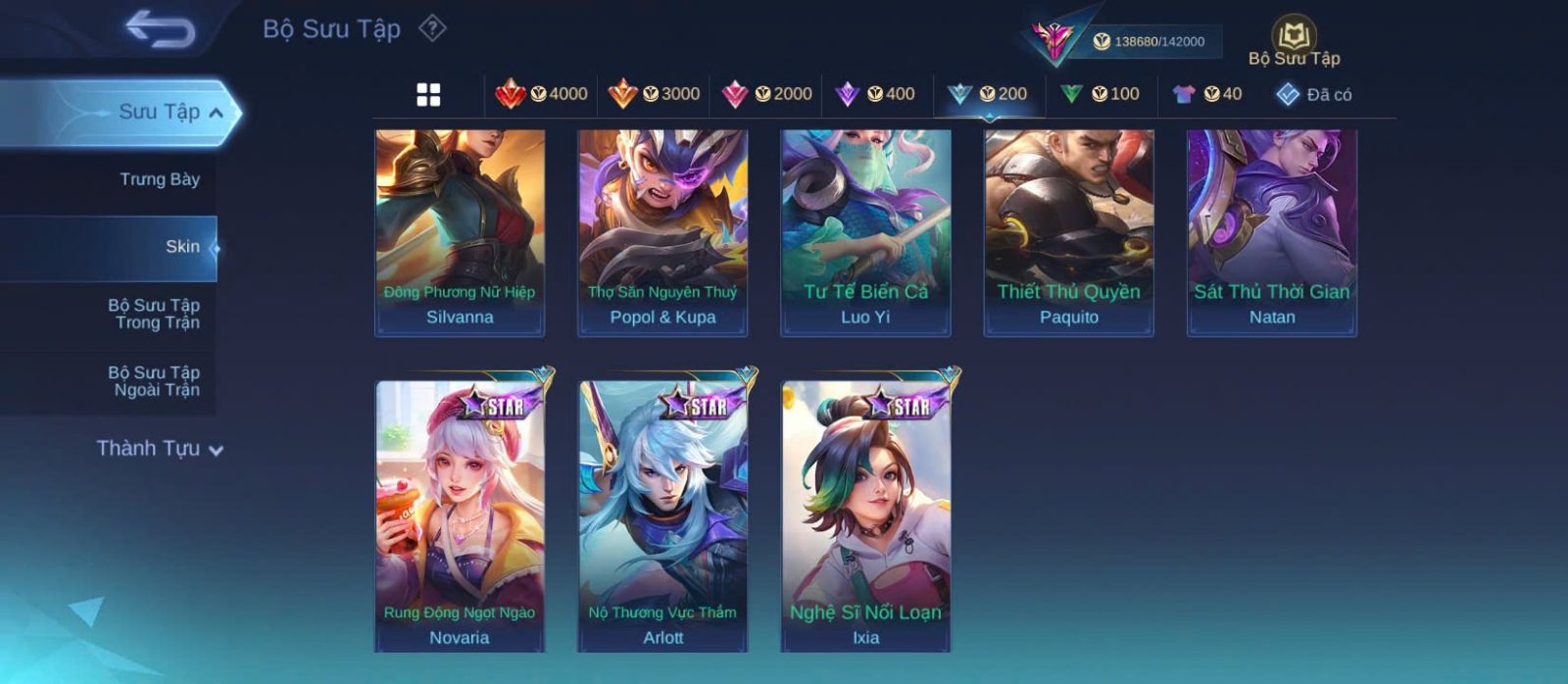Toggle the Đã có owned filter
The image size is (1568, 684).
point(1314,94)
